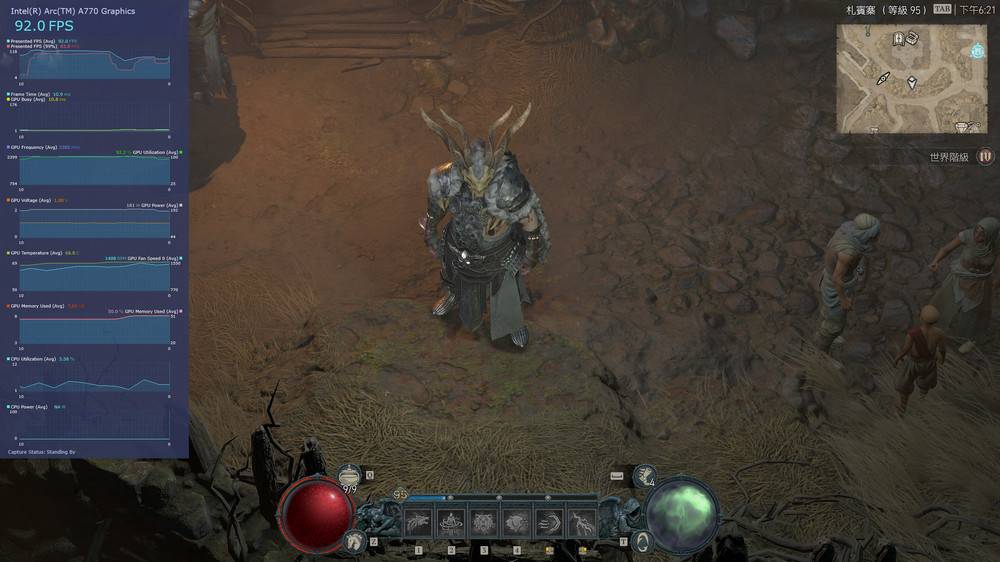Trigger the wolf head skill
This screenshot has height=562, width=1000.
click(x=516, y=521)
